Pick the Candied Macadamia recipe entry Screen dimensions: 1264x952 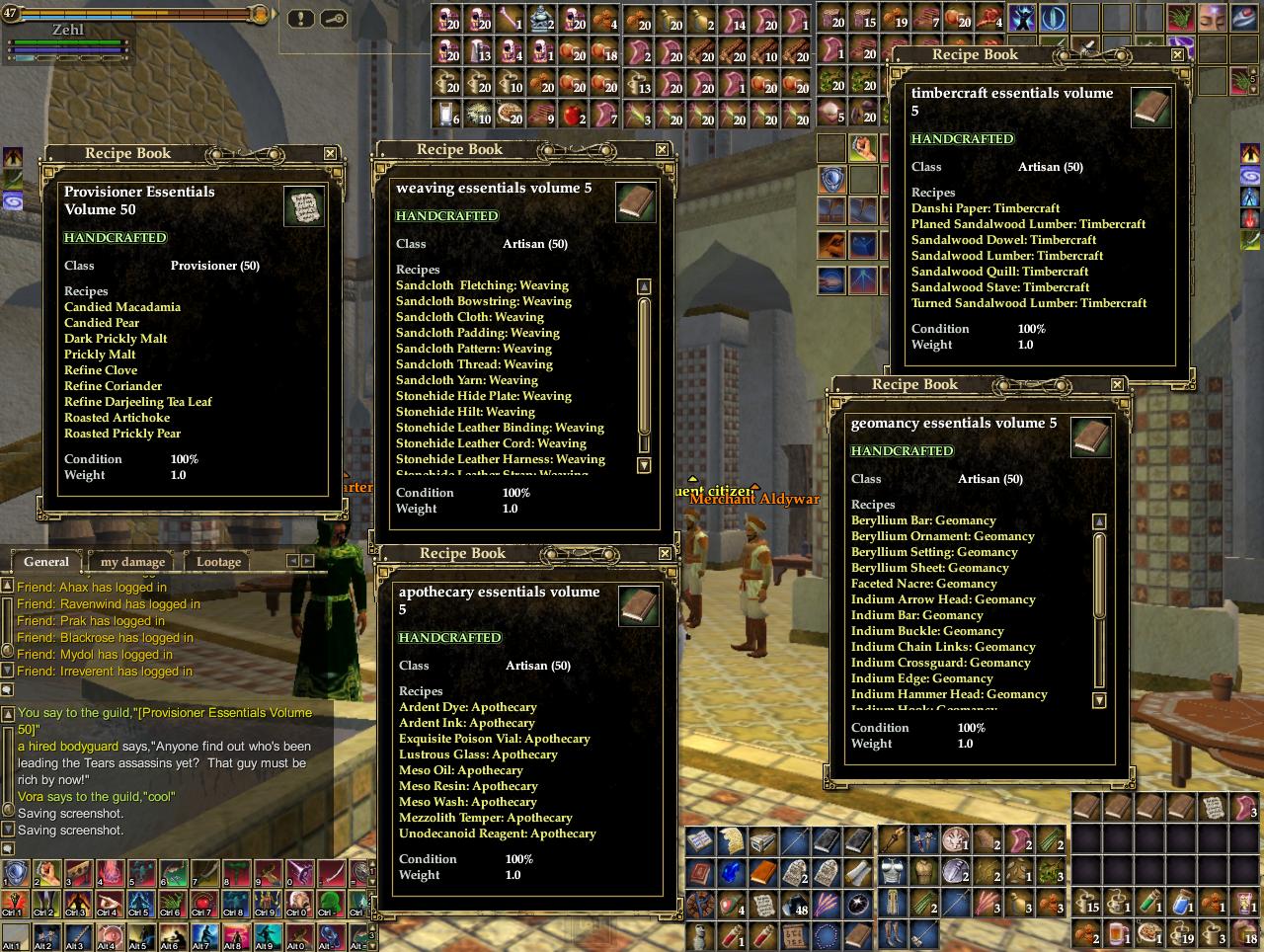click(122, 307)
